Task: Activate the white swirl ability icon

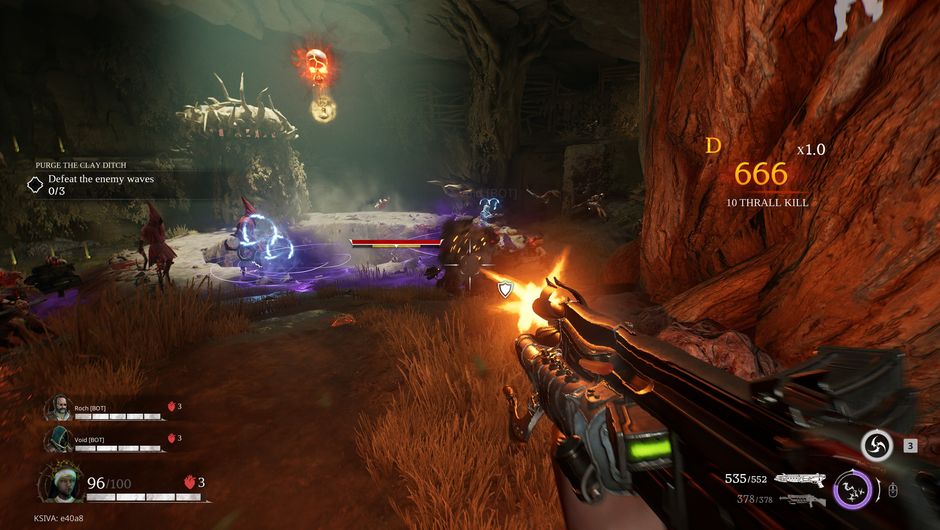Action: pyautogui.click(x=877, y=445)
